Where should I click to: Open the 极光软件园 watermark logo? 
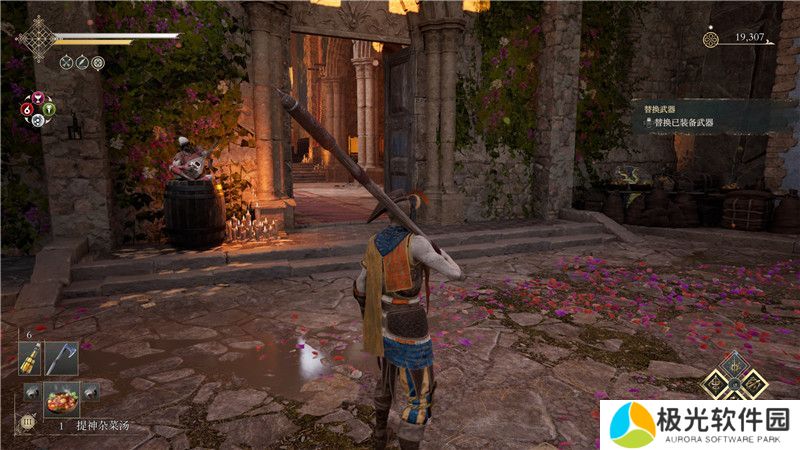tap(699, 424)
